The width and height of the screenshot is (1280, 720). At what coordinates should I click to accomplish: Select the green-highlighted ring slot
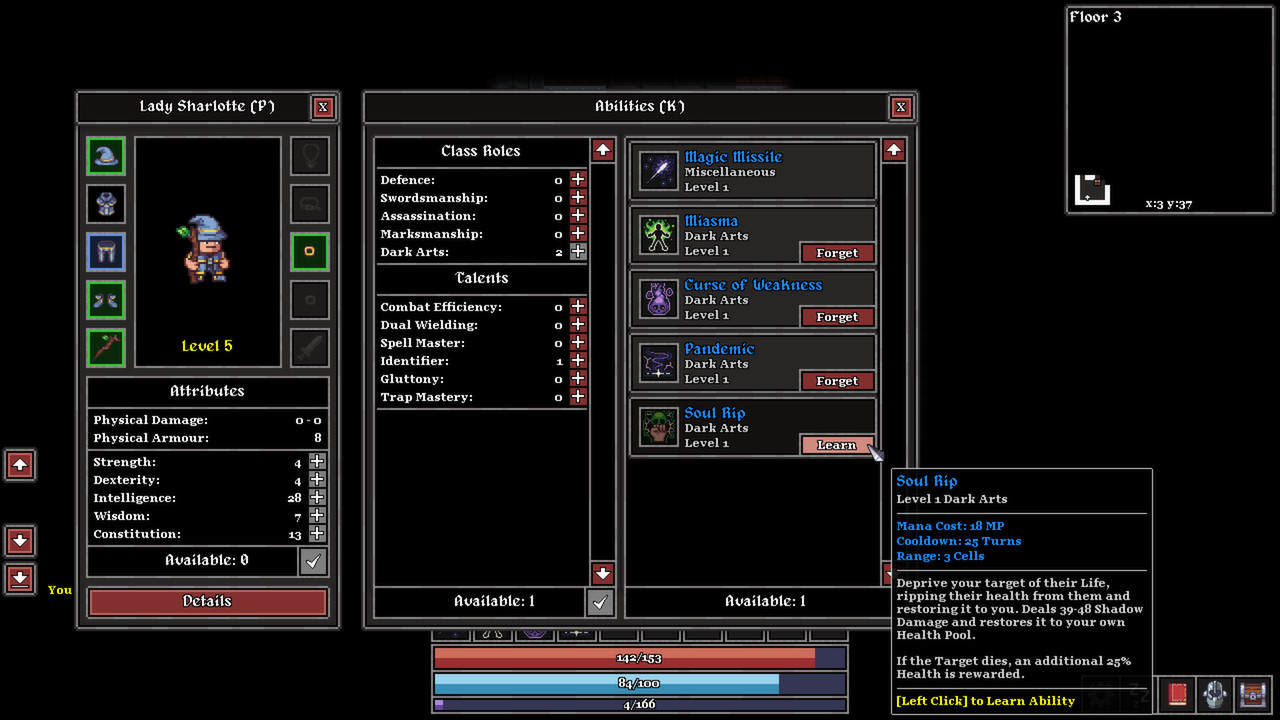coord(309,251)
